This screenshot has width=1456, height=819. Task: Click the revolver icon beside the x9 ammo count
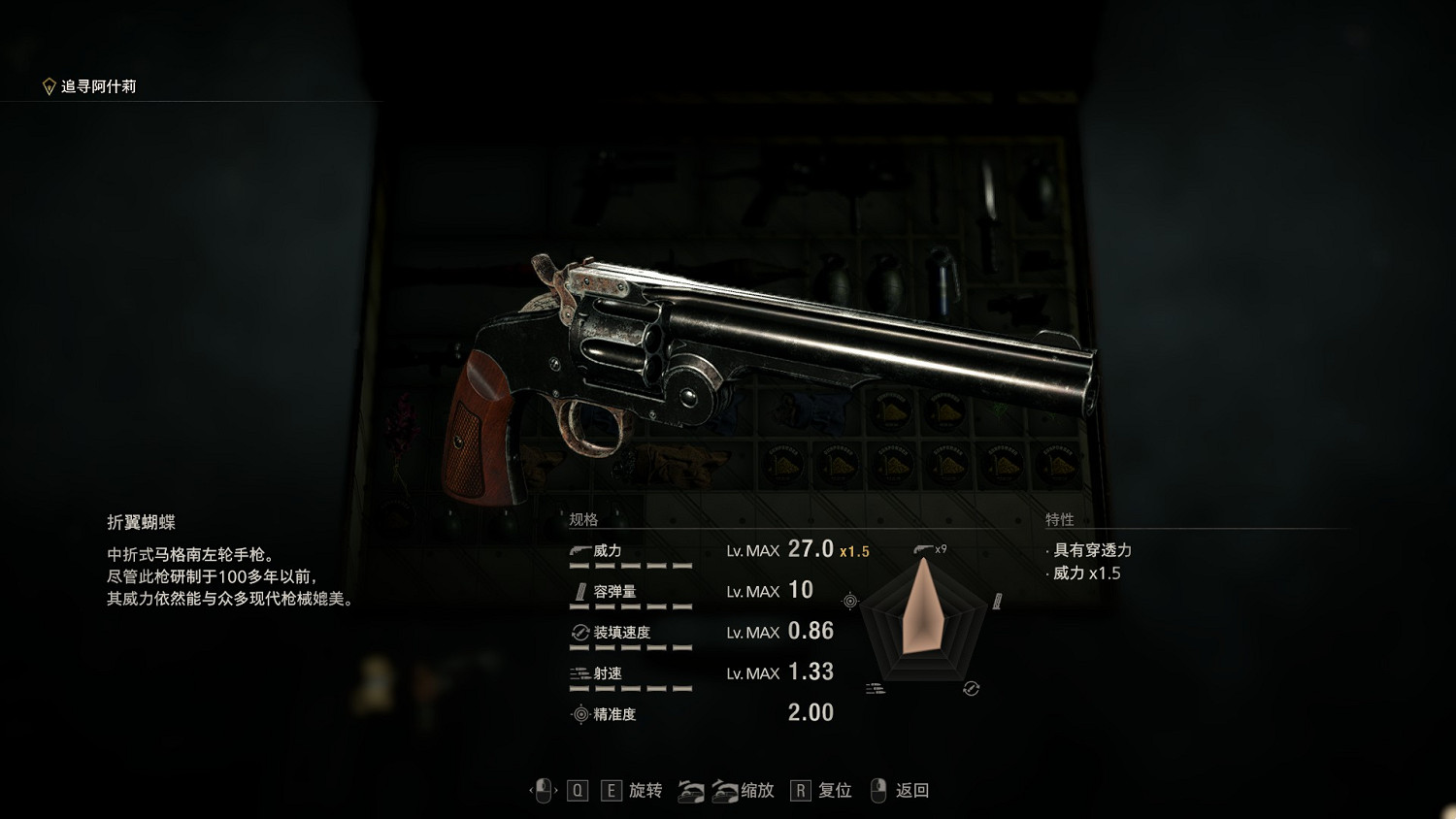921,550
